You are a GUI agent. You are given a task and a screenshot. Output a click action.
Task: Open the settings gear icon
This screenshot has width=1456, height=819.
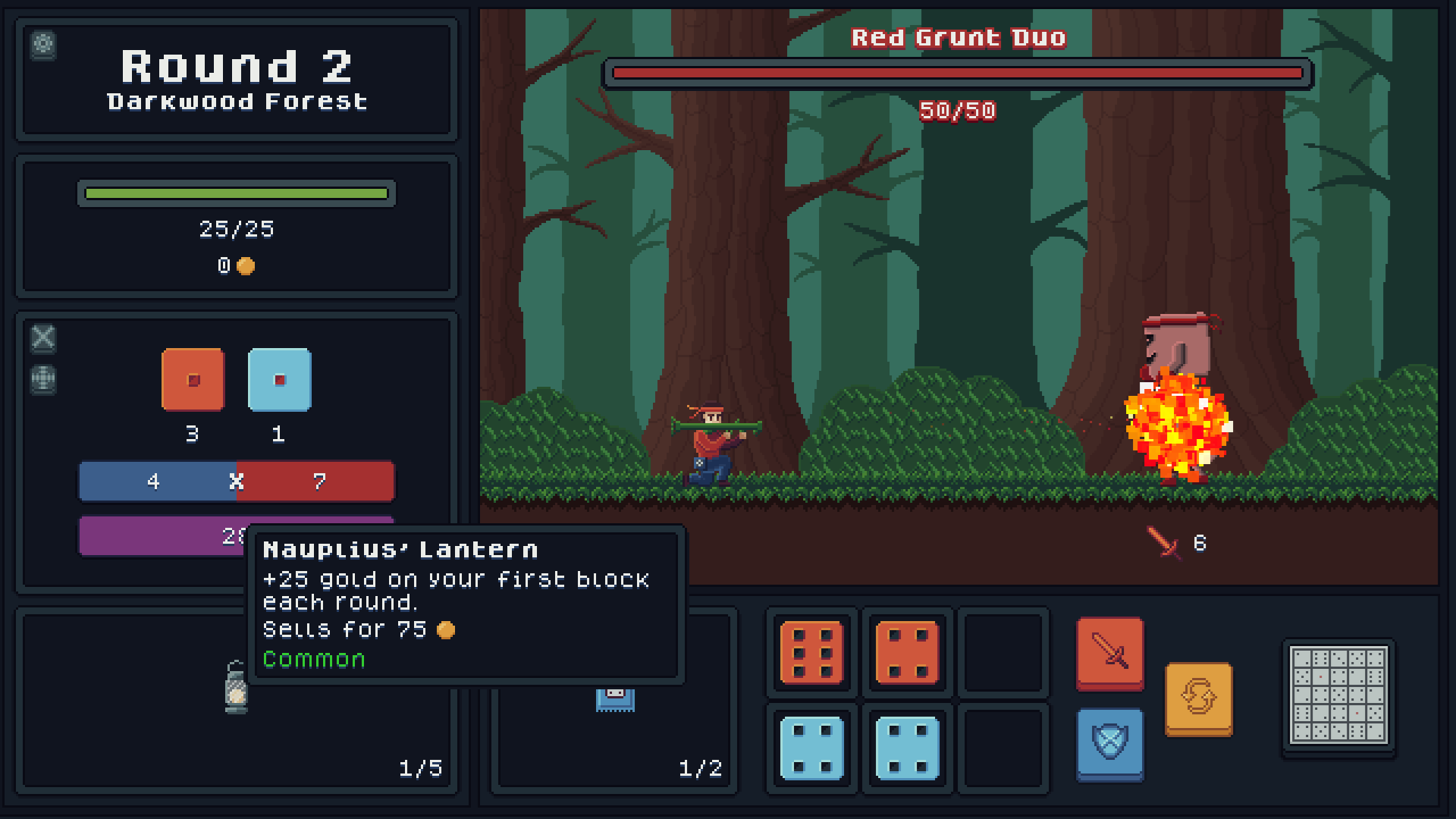tap(43, 46)
